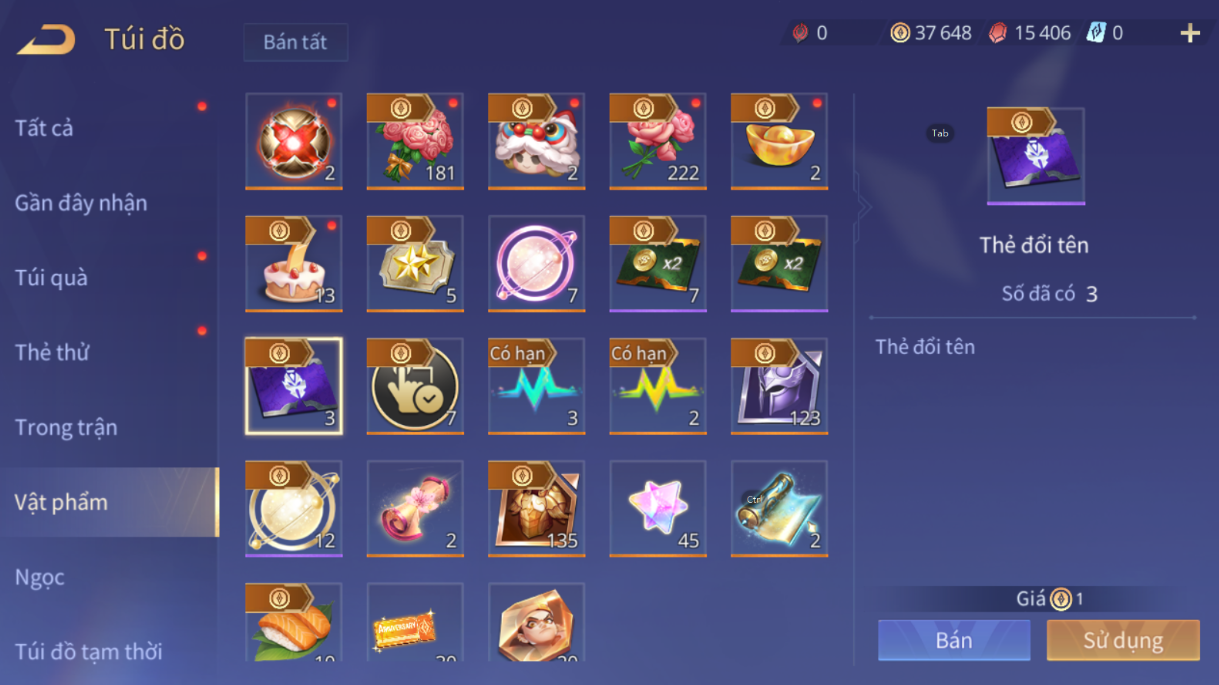Open Túi đồ tạm thời tab
Viewport: 1219px width, 685px height.
tap(89, 652)
